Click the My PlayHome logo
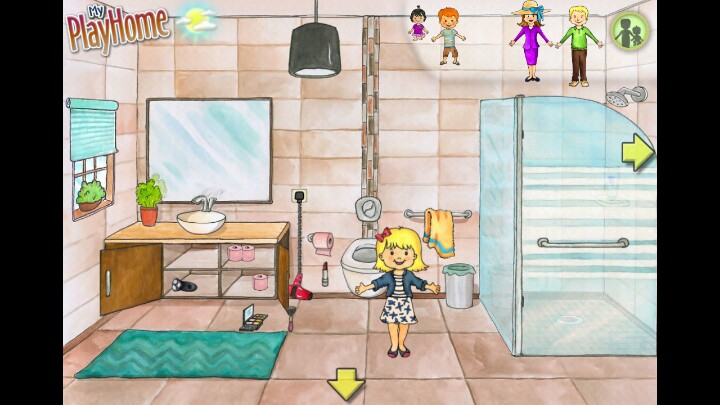Image resolution: width=720 pixels, height=405 pixels. coord(118,27)
